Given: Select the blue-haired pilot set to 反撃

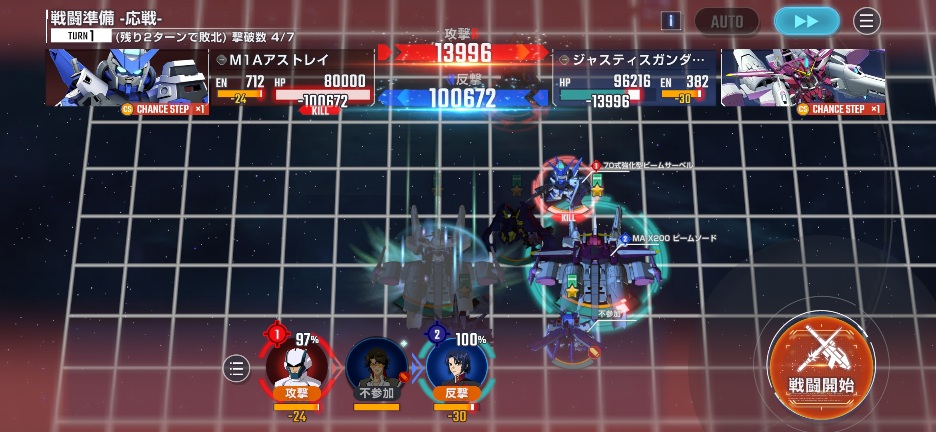Looking at the screenshot, I should click(x=457, y=366).
